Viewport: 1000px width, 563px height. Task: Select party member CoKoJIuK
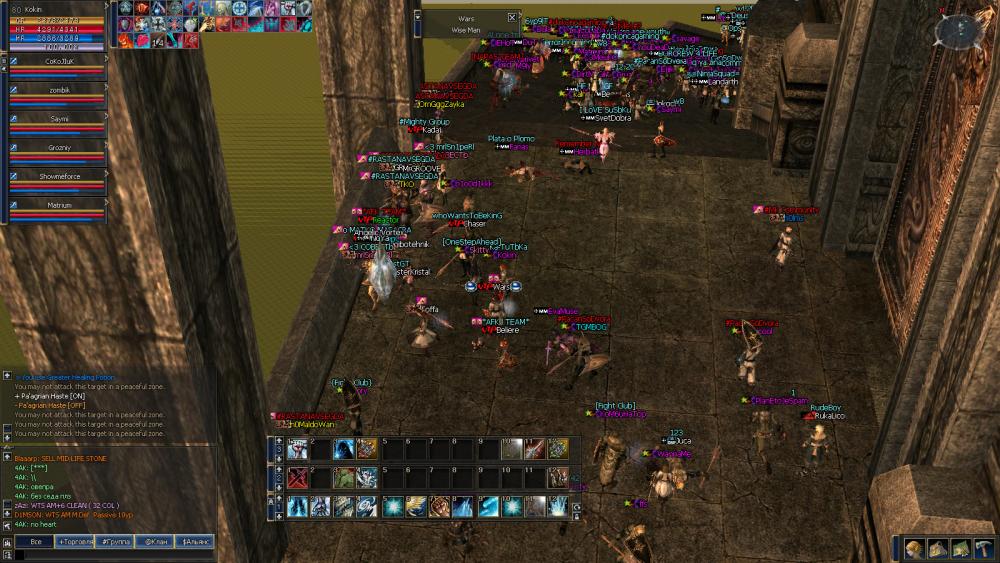pyautogui.click(x=57, y=59)
